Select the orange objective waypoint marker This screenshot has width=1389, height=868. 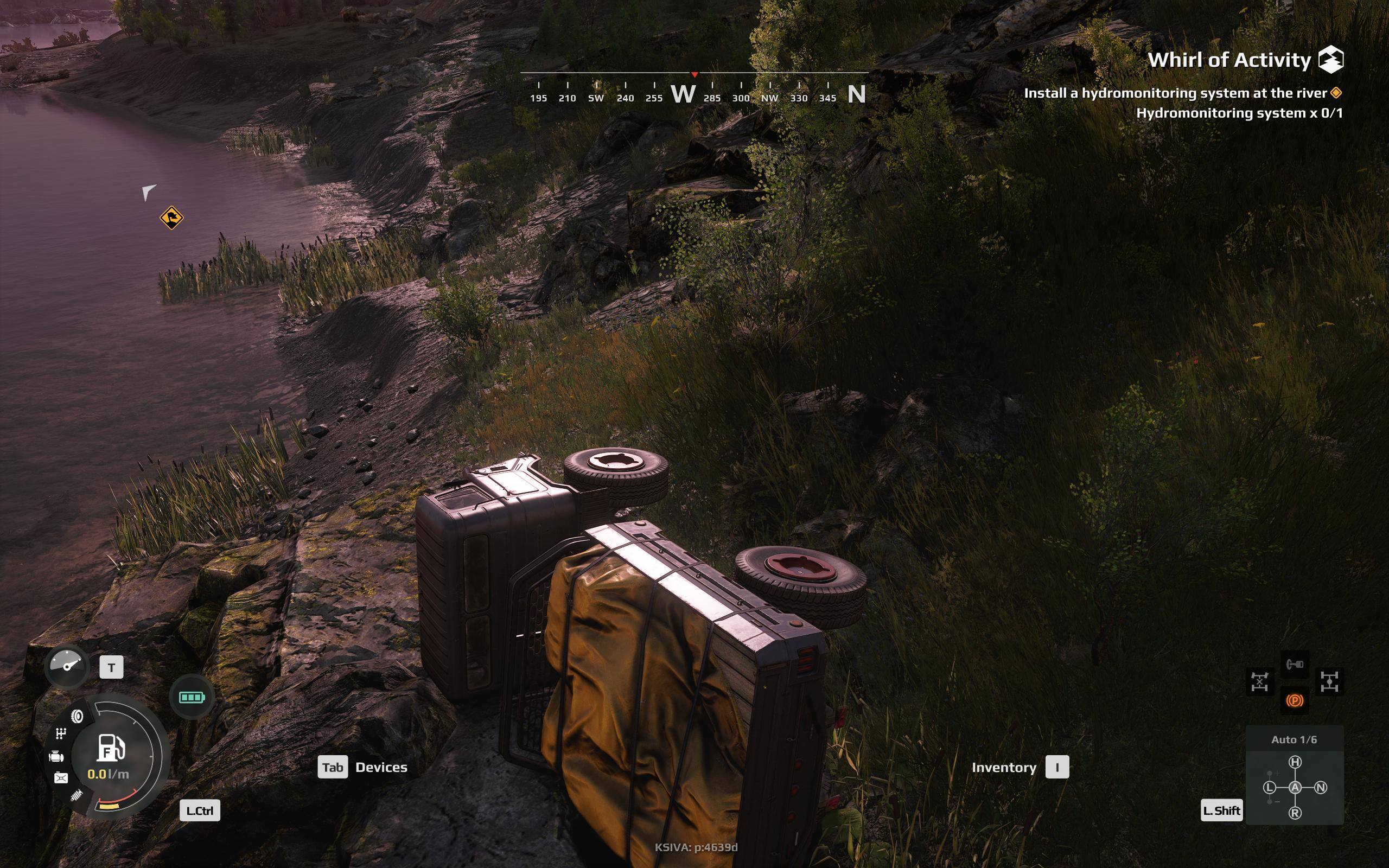[171, 218]
